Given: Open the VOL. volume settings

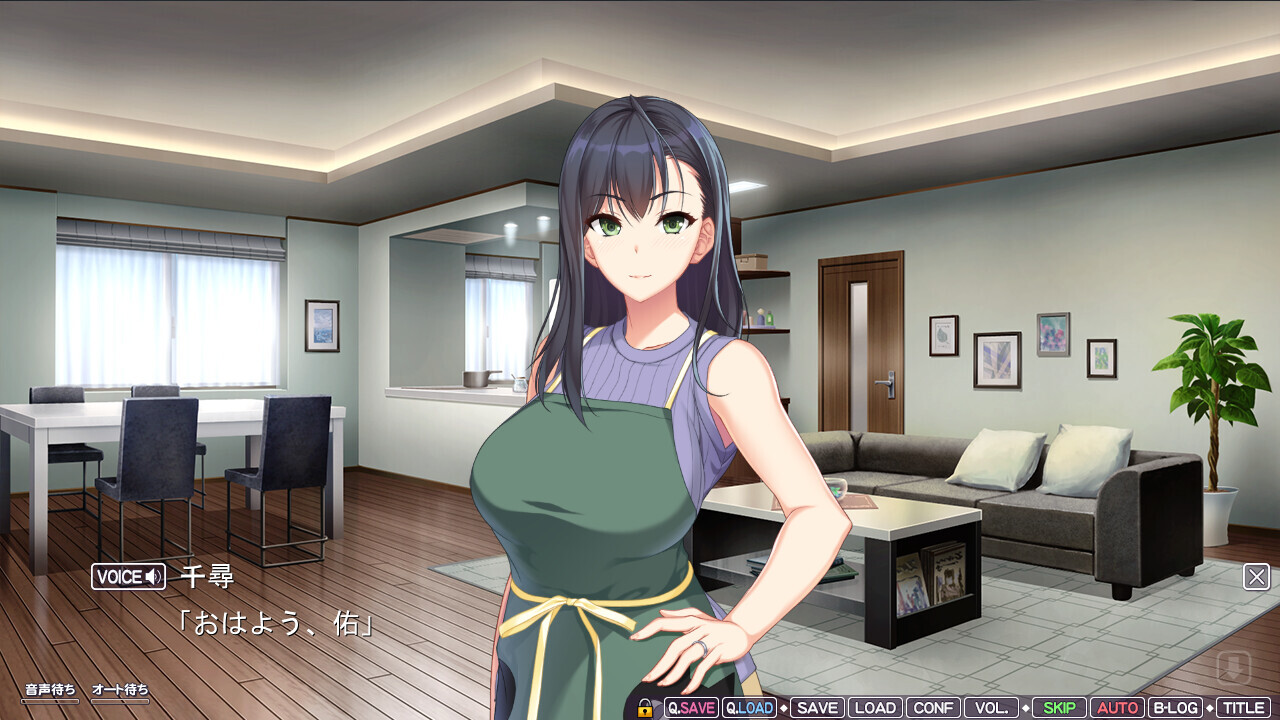Looking at the screenshot, I should pos(991,708).
